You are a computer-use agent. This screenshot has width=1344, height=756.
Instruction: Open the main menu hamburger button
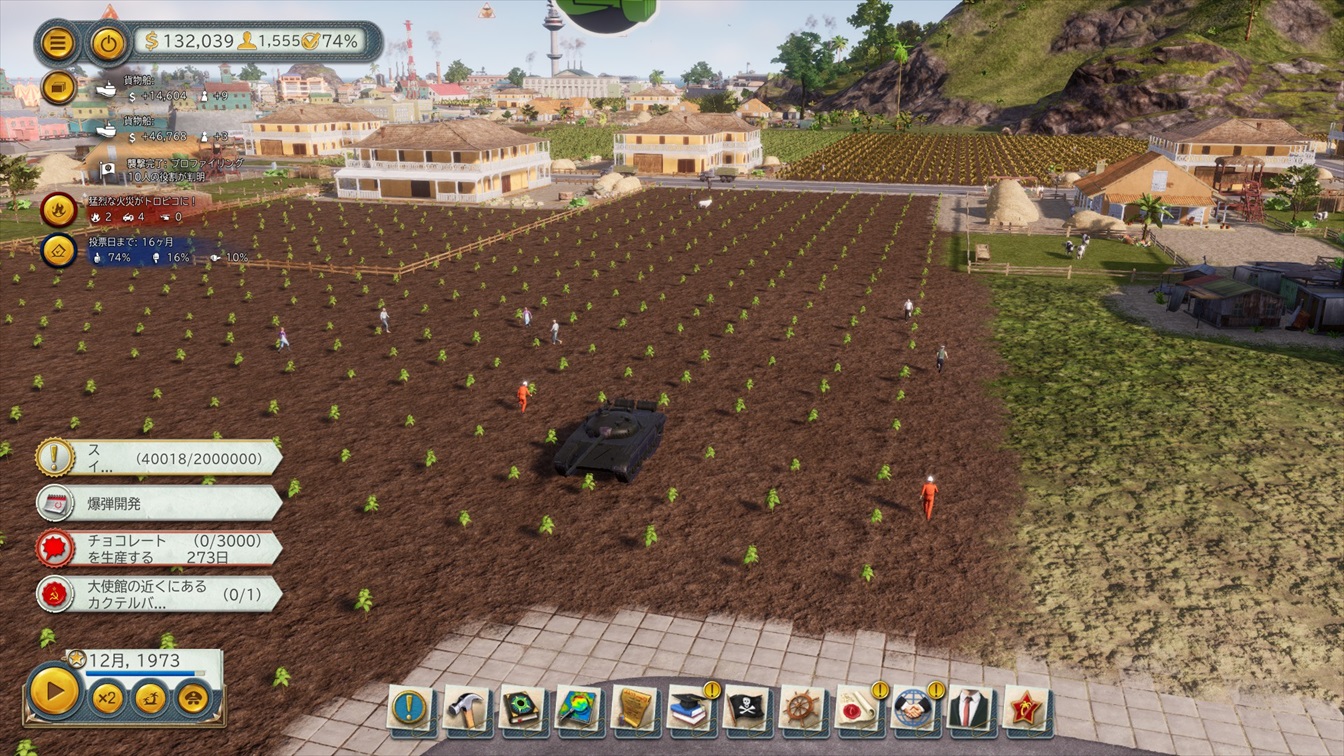coord(59,43)
